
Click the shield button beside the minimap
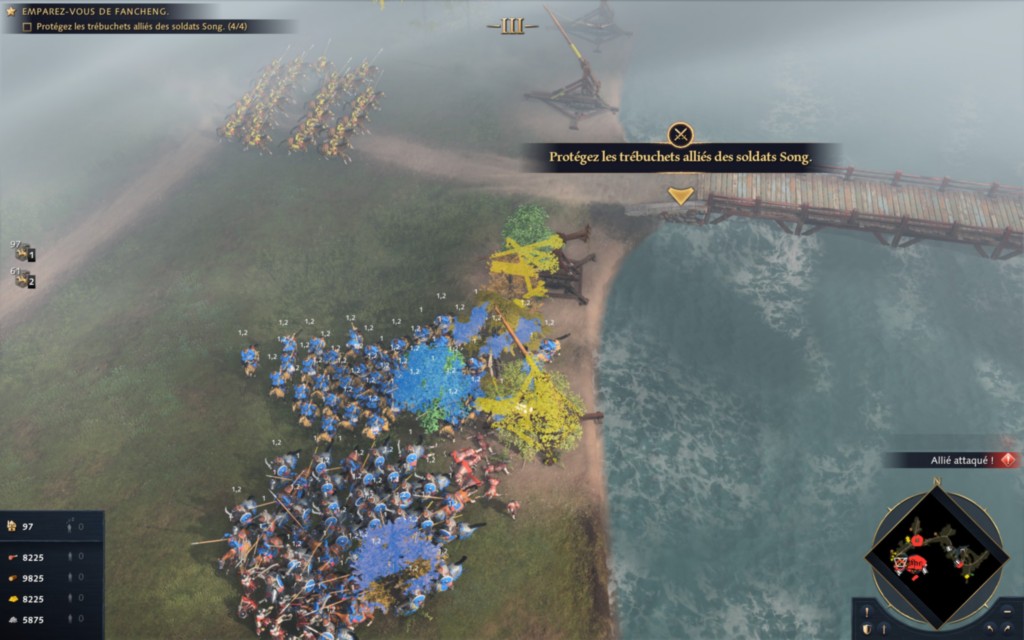pyautogui.click(x=867, y=628)
